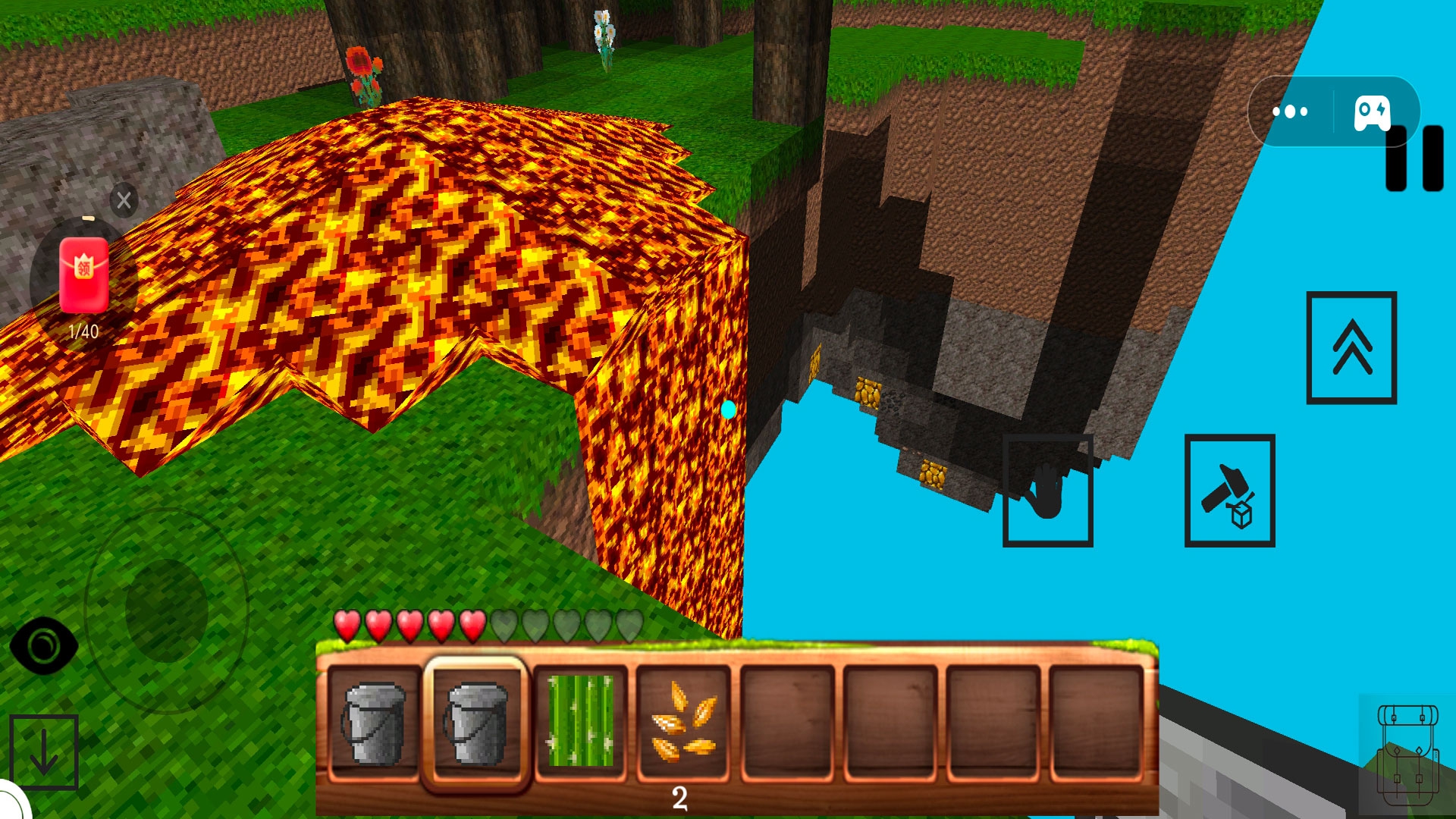Open the backpack inventory
This screenshot has height=819, width=1456.
click(1407, 753)
